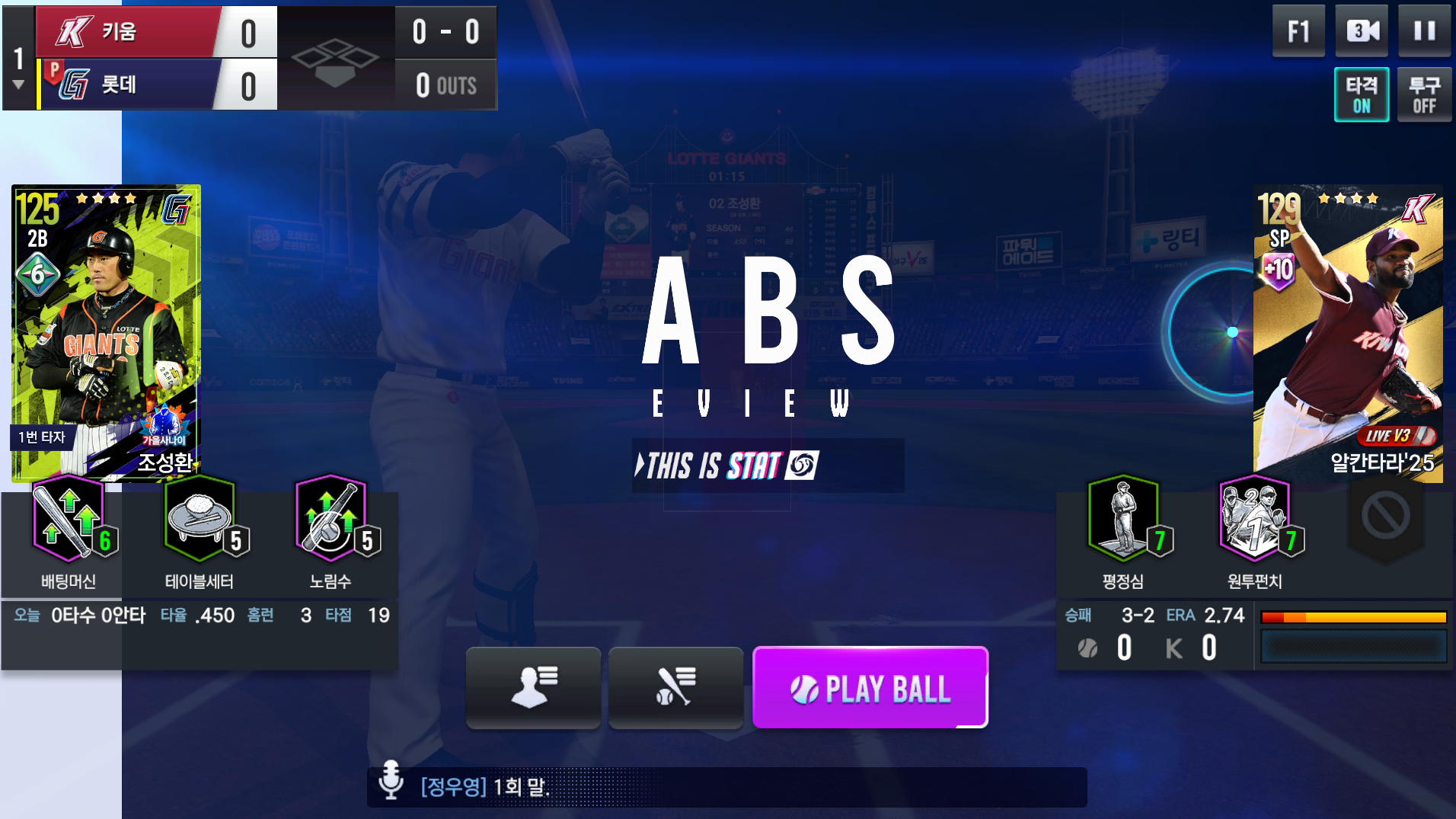Screen dimensions: 1456x819
Task: Select the 평정심 pitcher skill icon
Action: coord(1123,520)
